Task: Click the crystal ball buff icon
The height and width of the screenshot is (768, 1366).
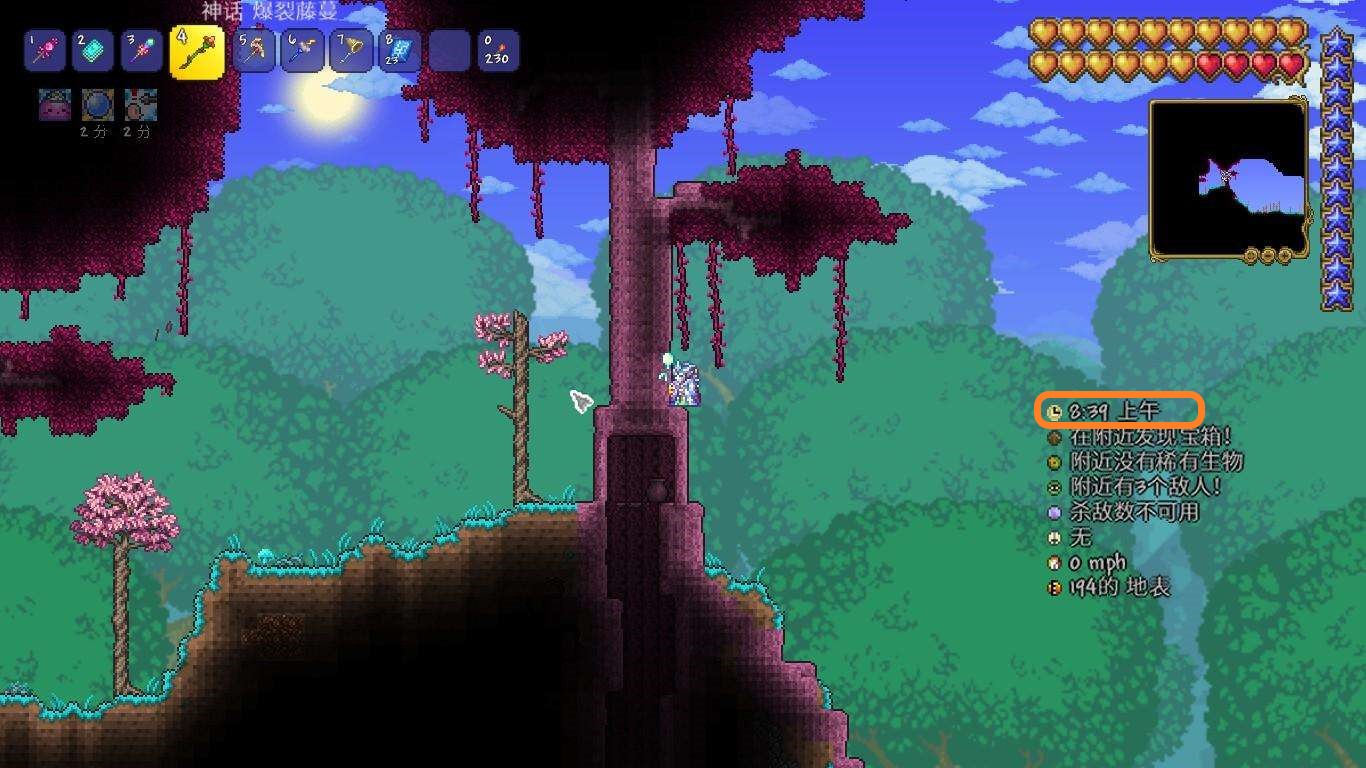Action: coord(96,104)
